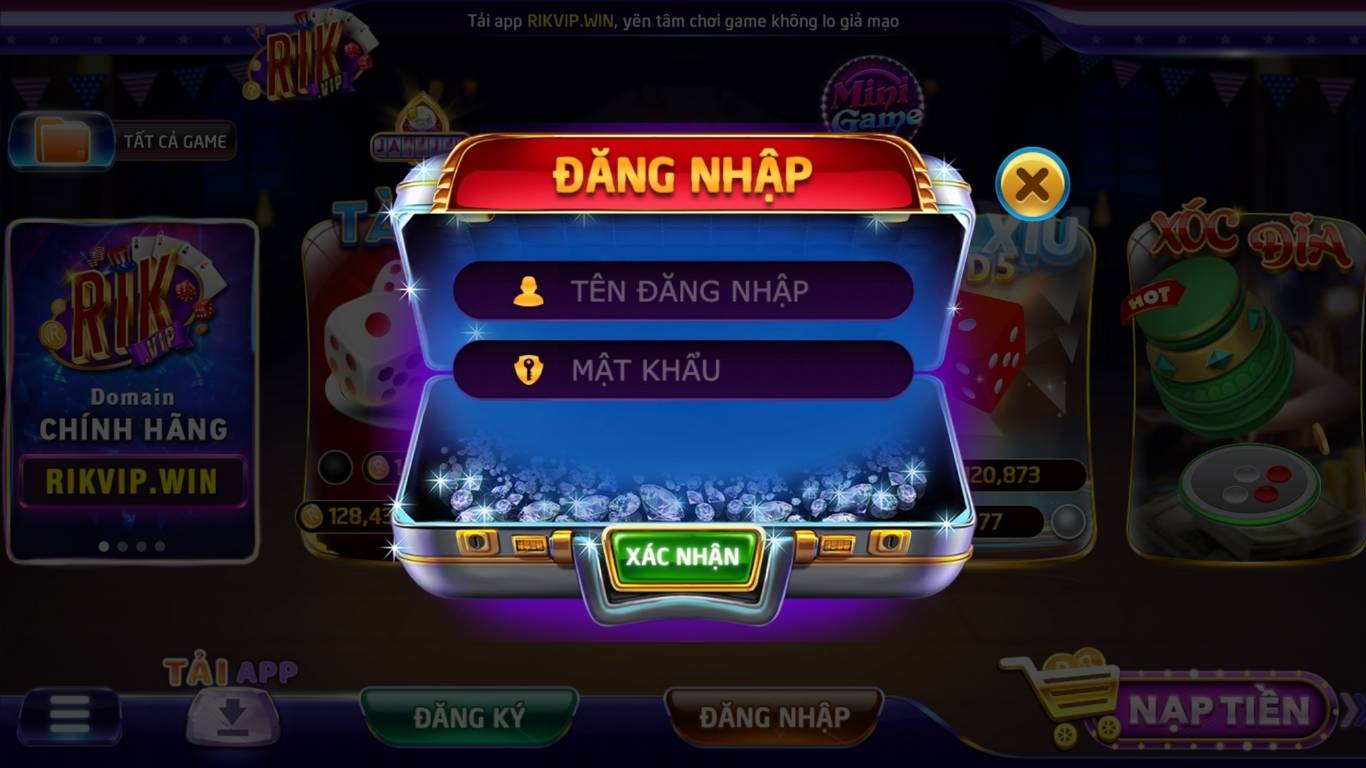Viewport: 1366px width, 768px height.
Task: Focus the MẬT KHẨU password field
Action: 683,368
